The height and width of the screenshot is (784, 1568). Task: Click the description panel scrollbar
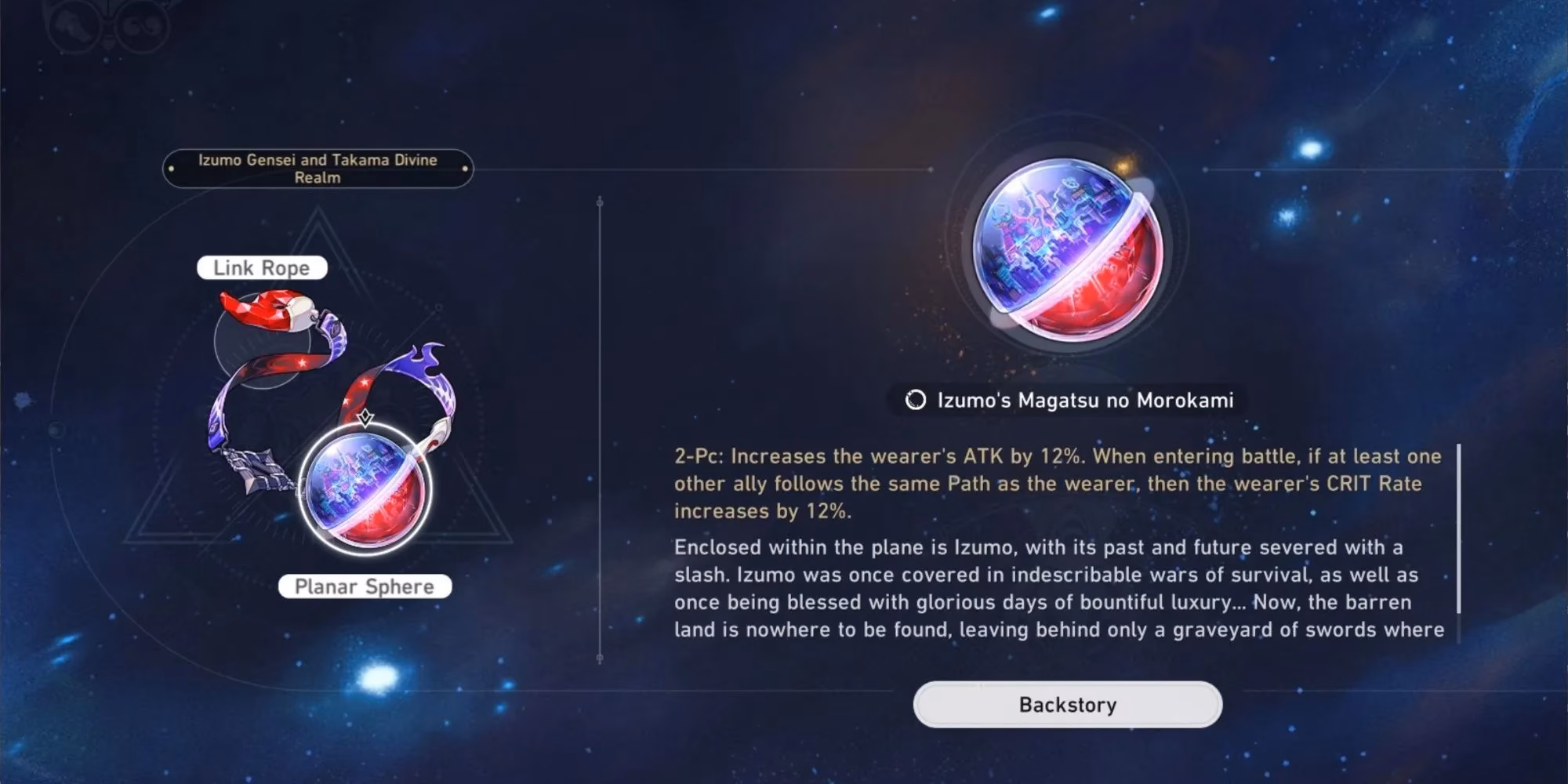tap(1458, 529)
